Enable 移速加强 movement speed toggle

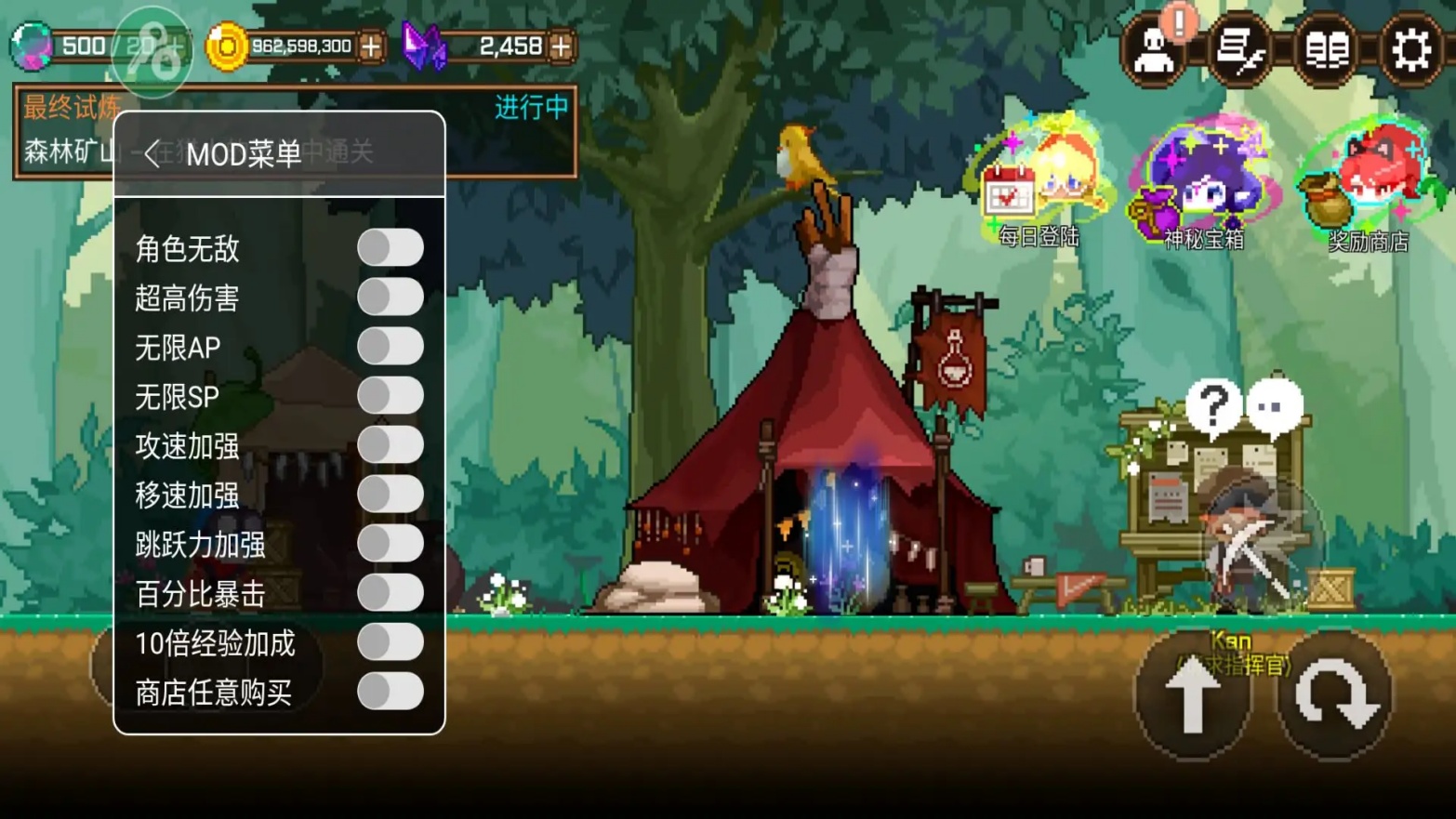coord(390,495)
